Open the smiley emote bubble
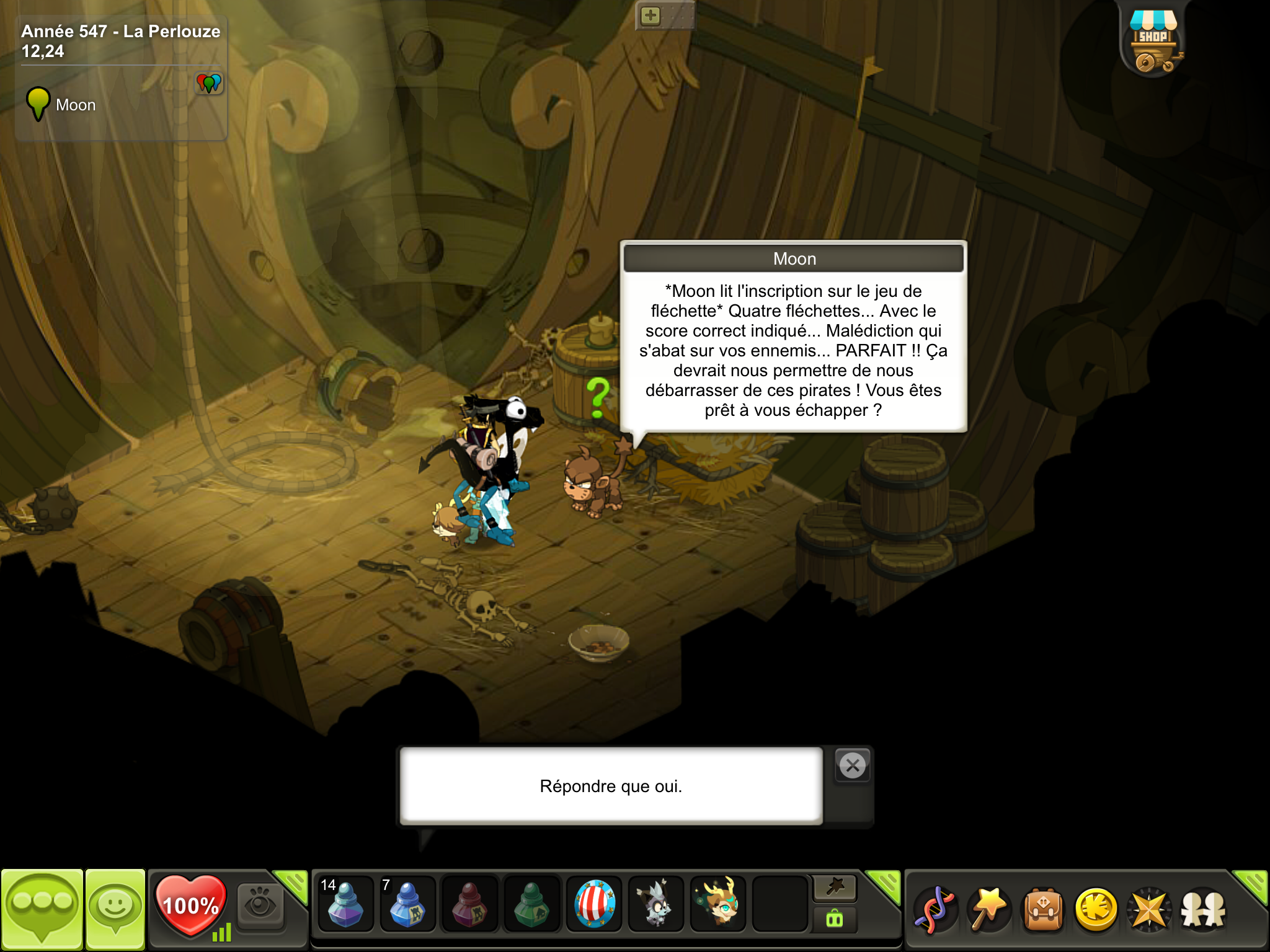 click(x=115, y=909)
